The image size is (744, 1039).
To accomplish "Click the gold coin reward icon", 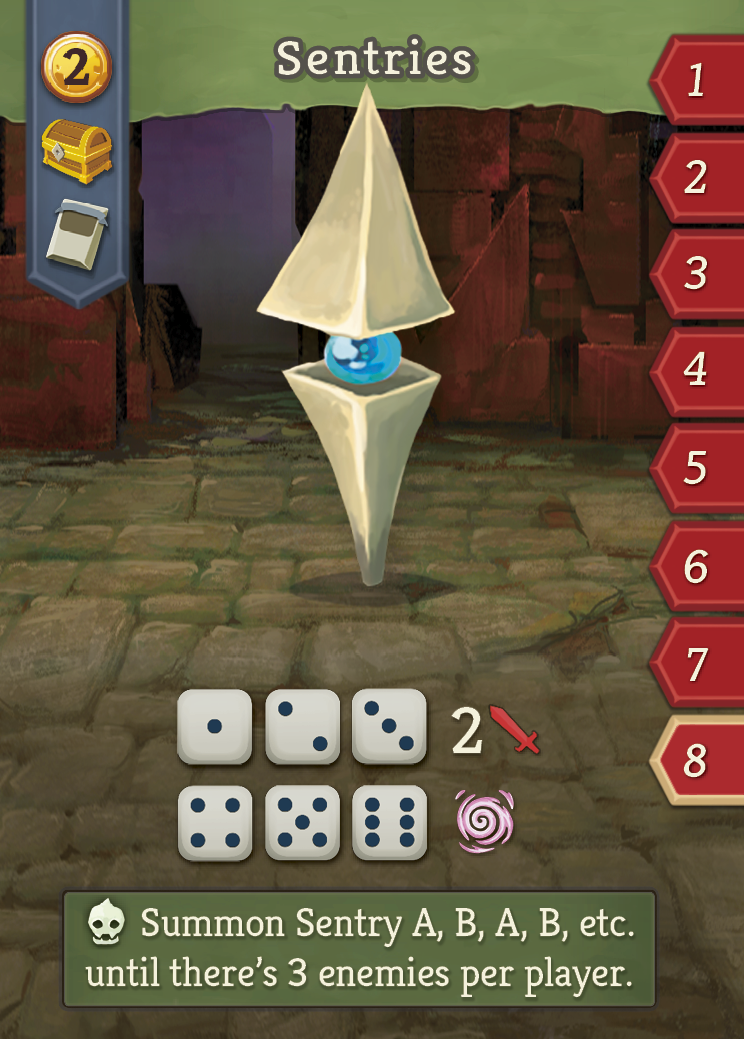I will 76,68.
